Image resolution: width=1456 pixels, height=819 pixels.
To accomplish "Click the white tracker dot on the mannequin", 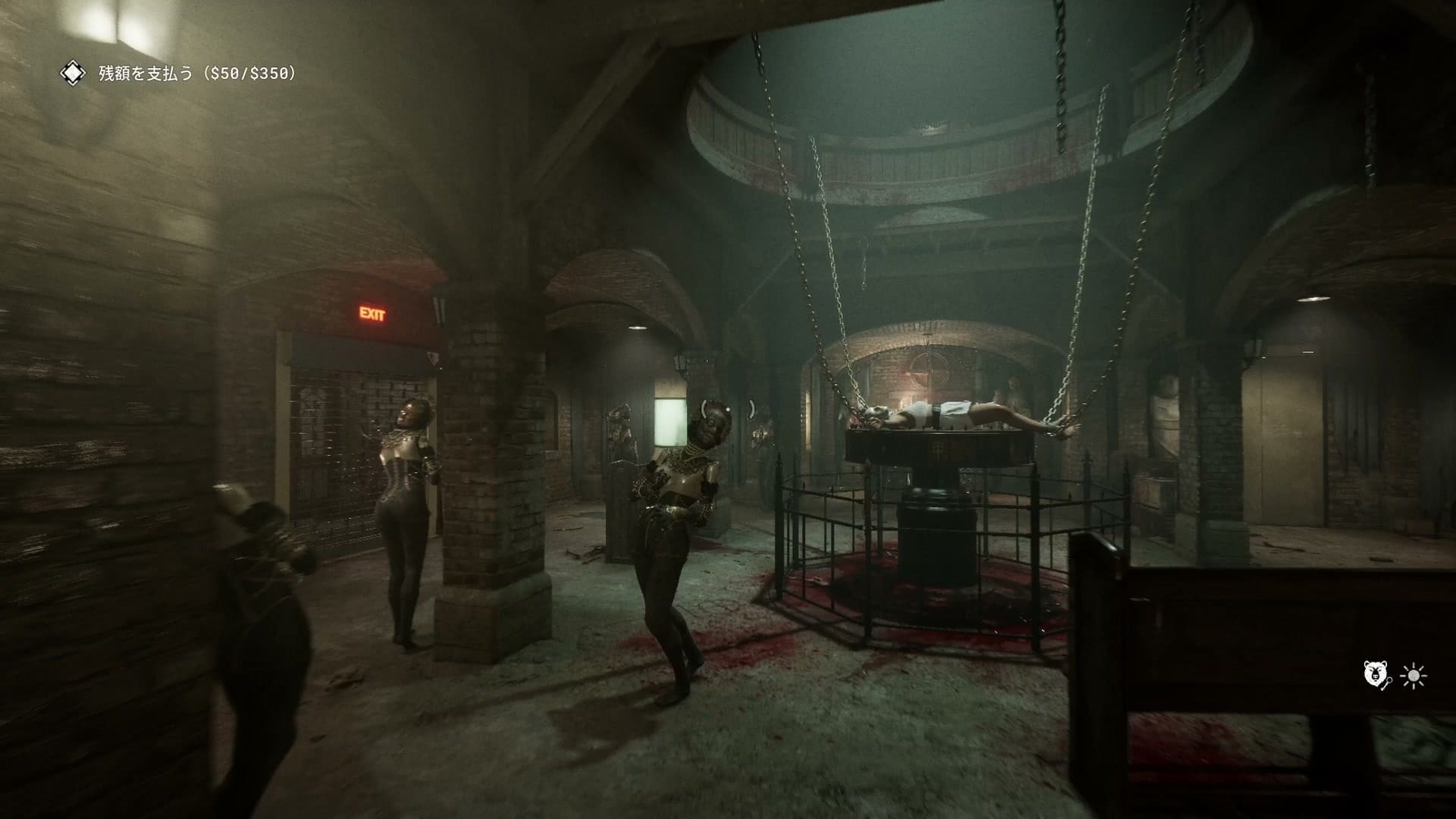I will pos(728,409).
